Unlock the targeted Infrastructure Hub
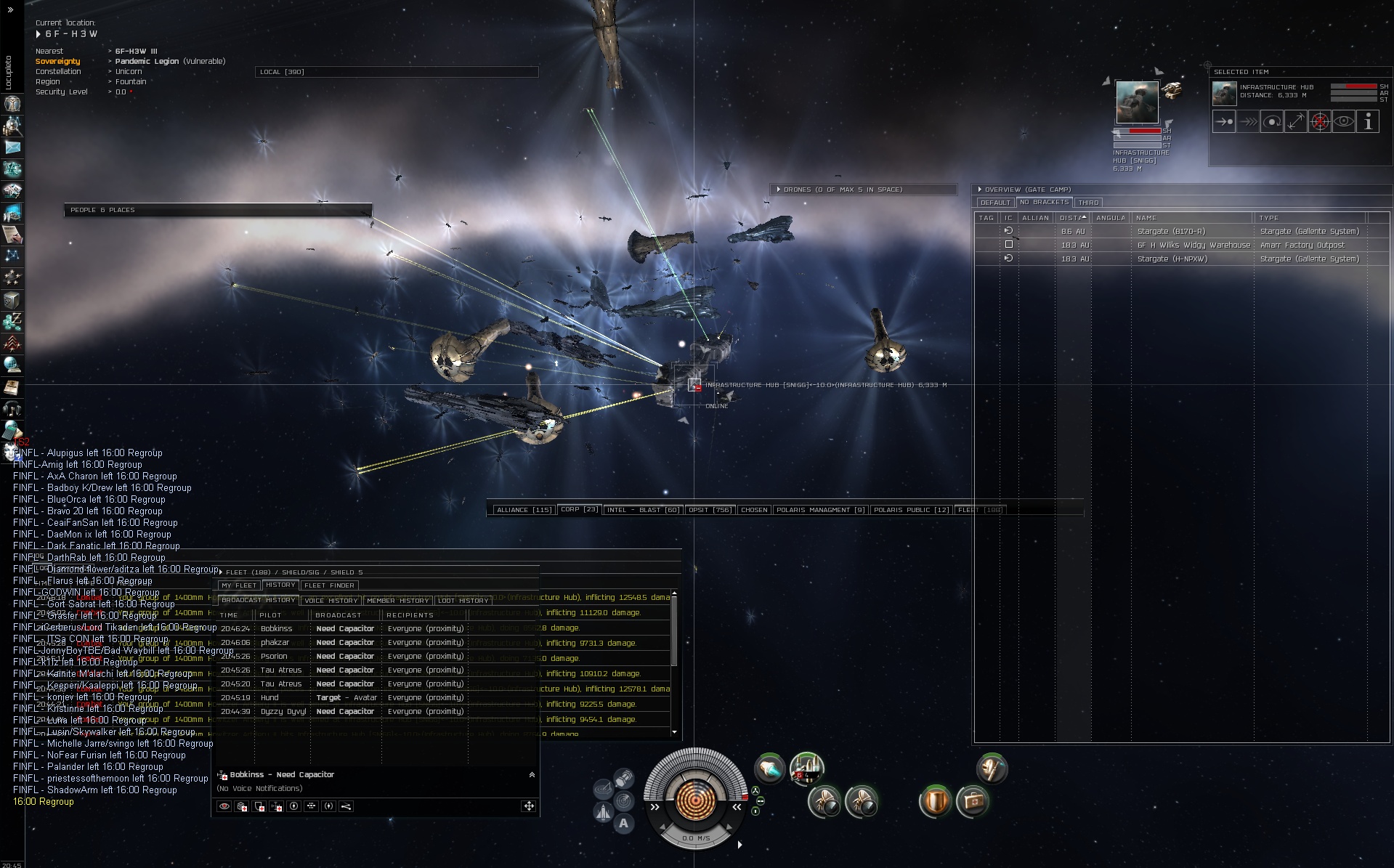The width and height of the screenshot is (1394, 868). 1320,122
